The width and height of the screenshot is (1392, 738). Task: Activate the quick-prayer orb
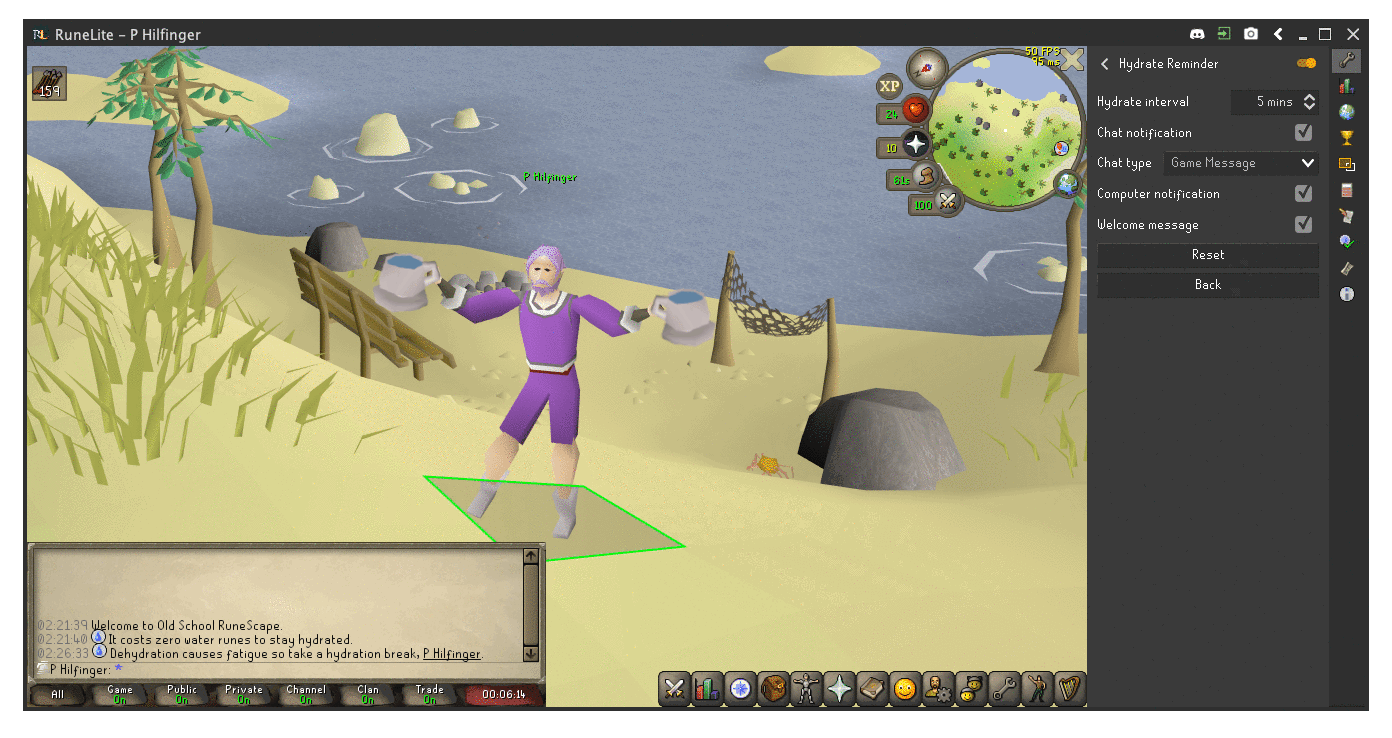pyautogui.click(x=915, y=145)
